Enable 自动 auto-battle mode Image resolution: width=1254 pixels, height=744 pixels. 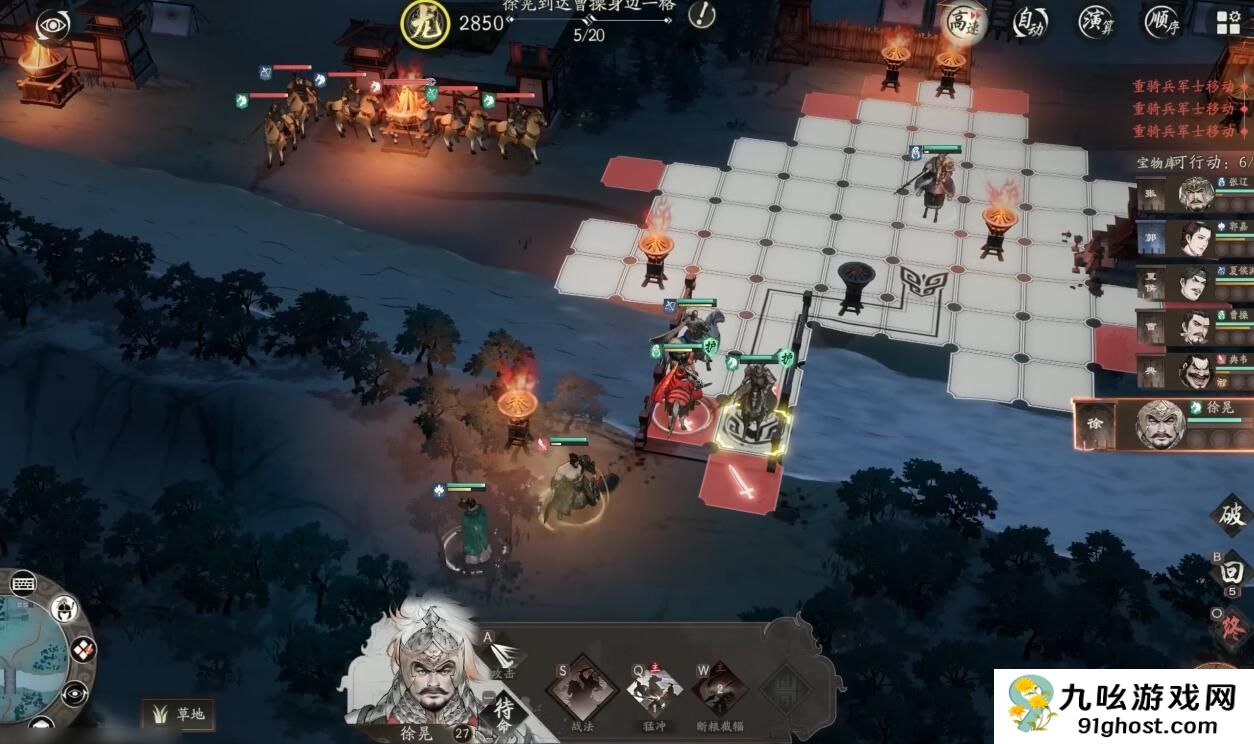(x=1030, y=22)
